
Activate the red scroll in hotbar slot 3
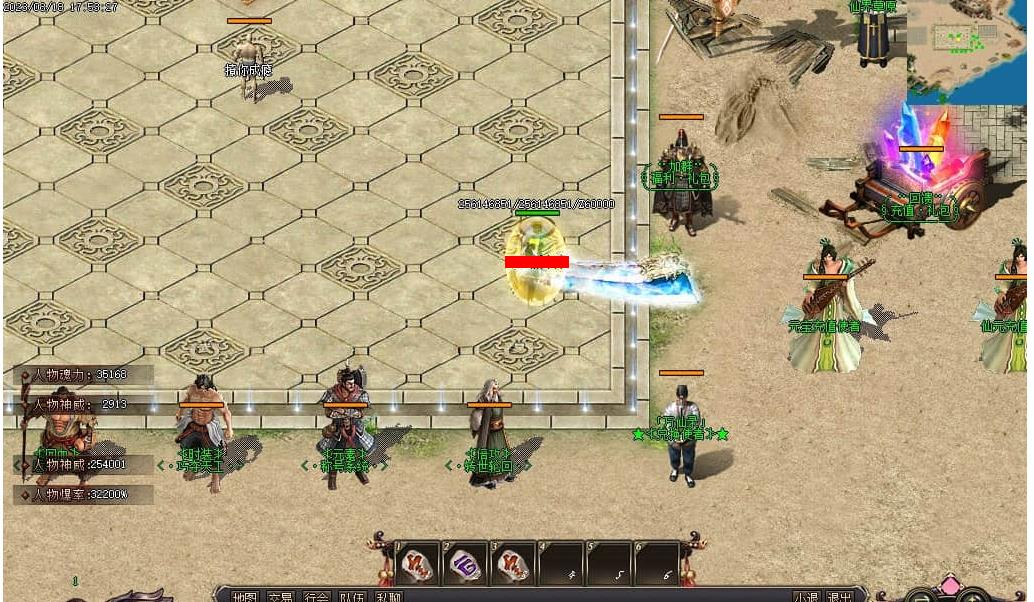(513, 564)
